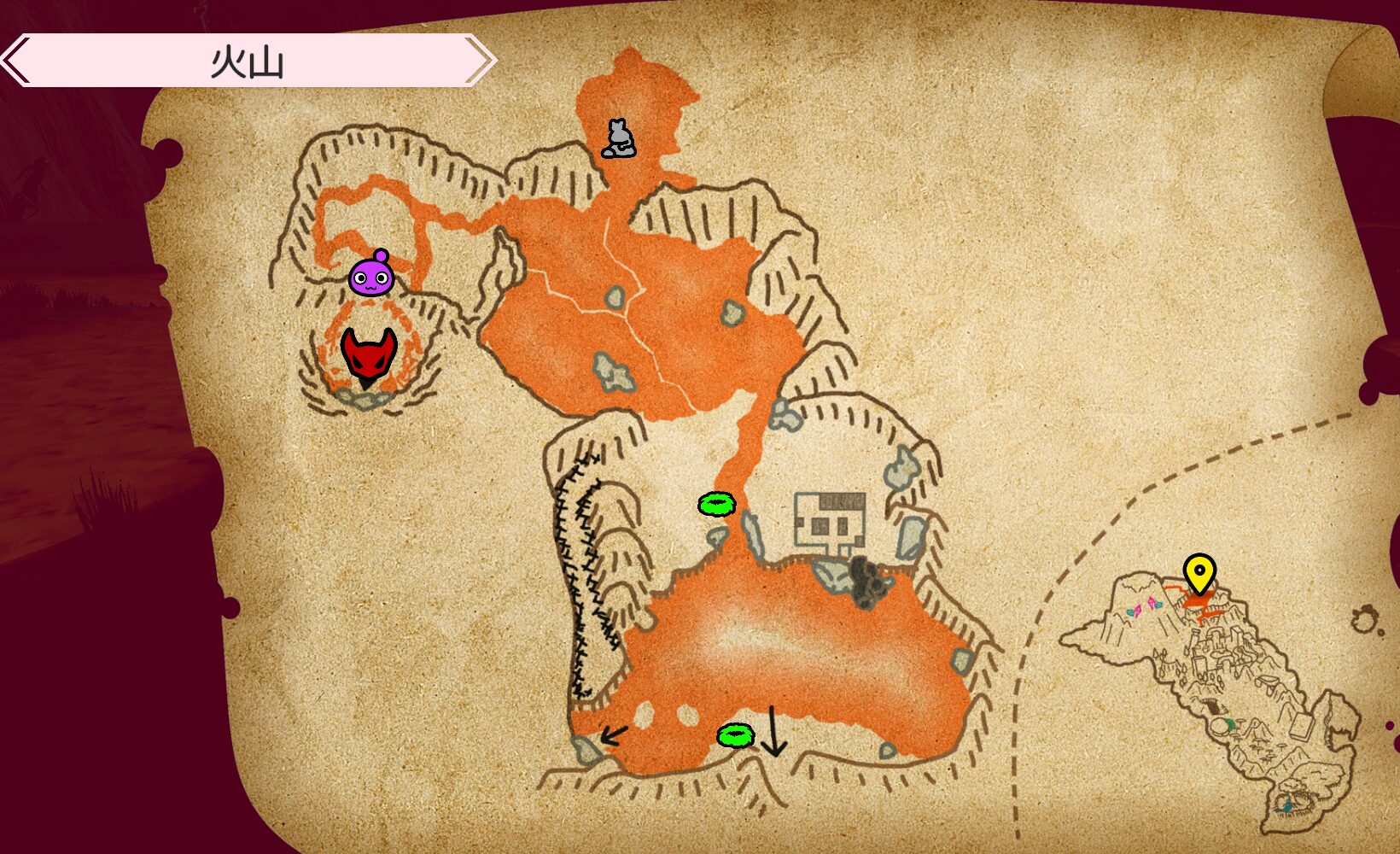1400x854 pixels.
Task: Select the purple player character marker
Action: 373,278
